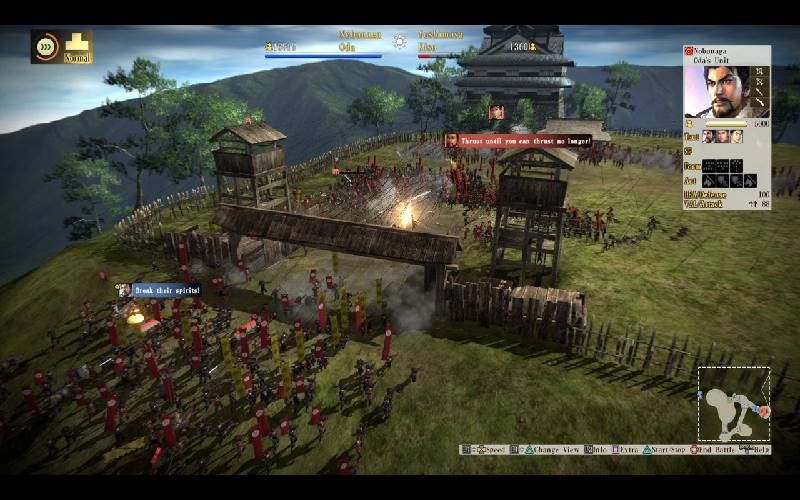Screen dimensions: 800x500
Task: Click the sun weather icon between army names
Action: 400,42
